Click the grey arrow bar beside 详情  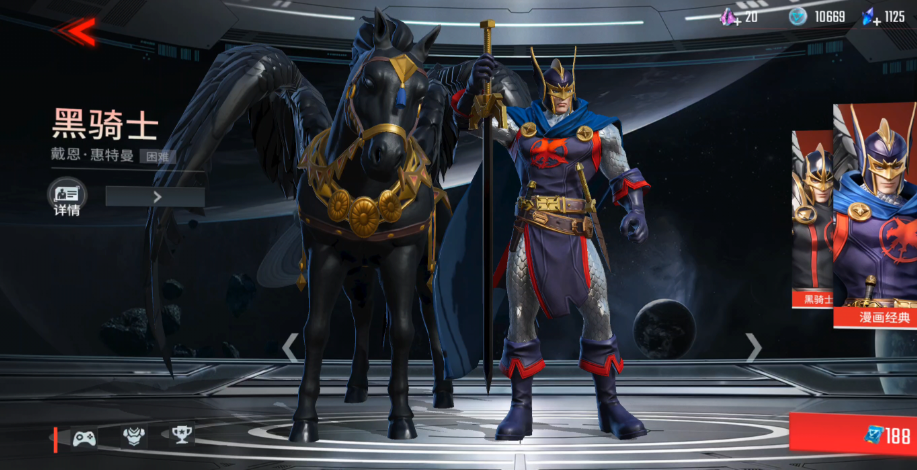(x=155, y=197)
